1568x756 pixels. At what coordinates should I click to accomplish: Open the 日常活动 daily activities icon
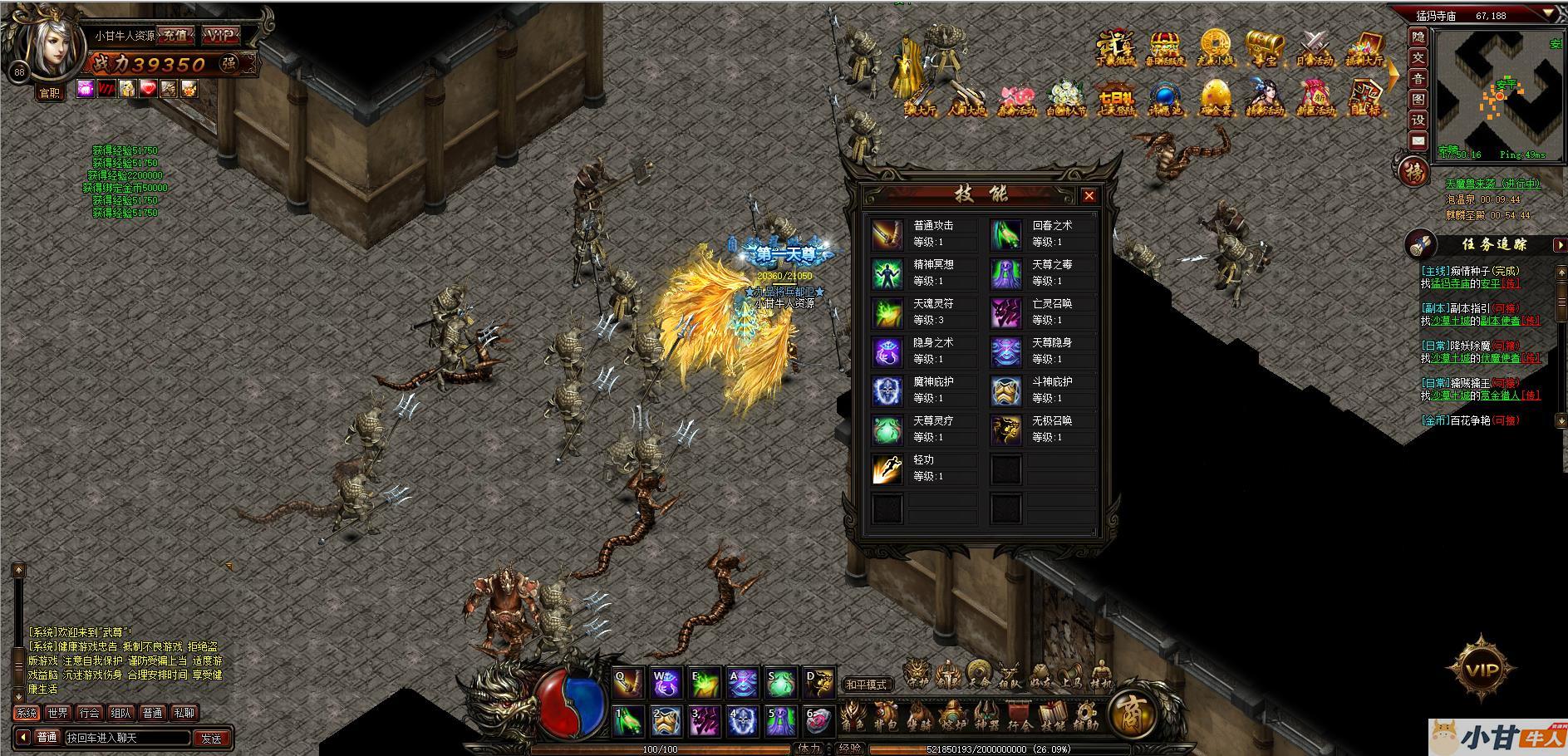(1314, 48)
